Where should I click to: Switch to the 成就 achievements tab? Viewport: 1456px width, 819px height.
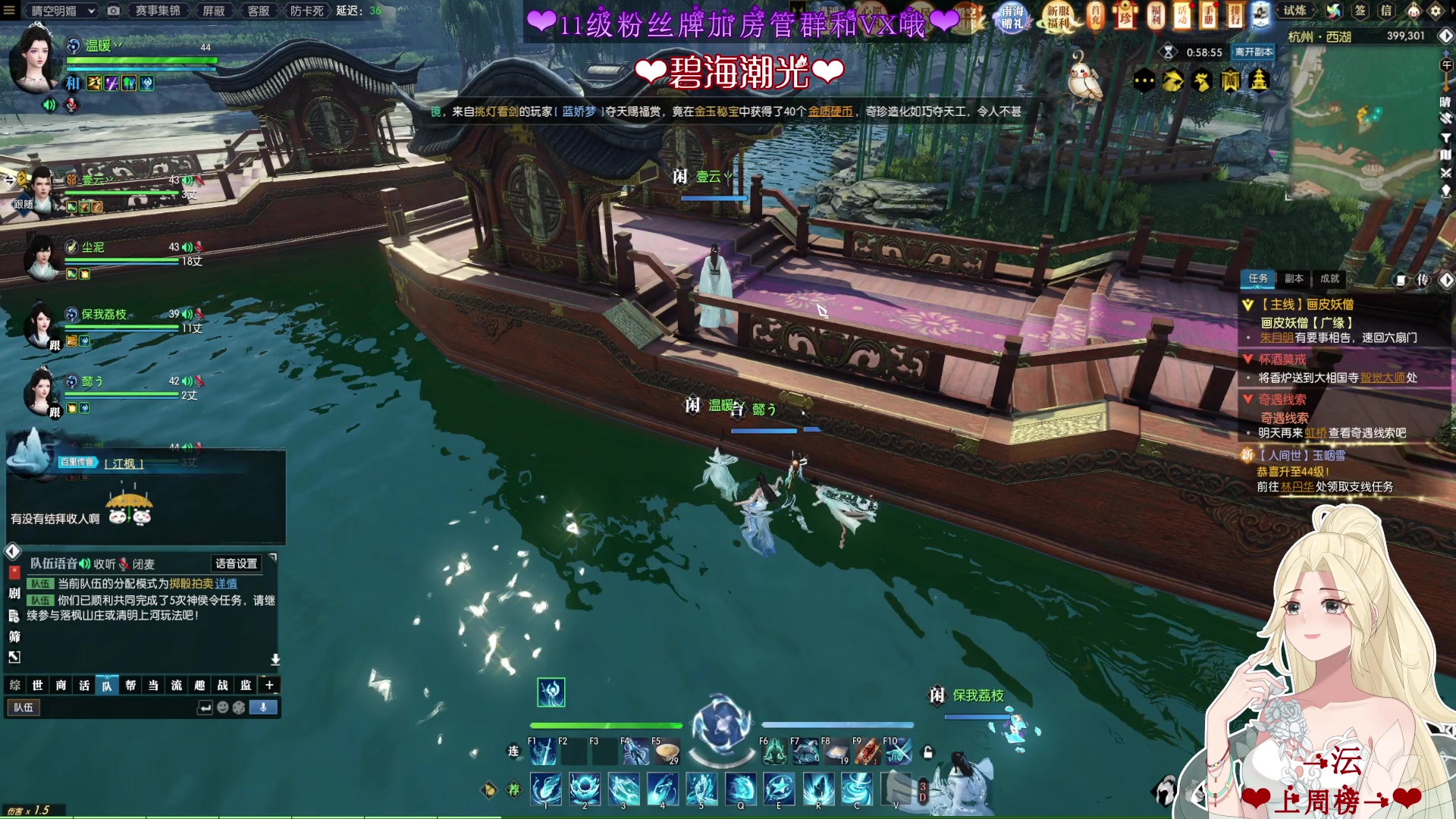(x=1329, y=278)
